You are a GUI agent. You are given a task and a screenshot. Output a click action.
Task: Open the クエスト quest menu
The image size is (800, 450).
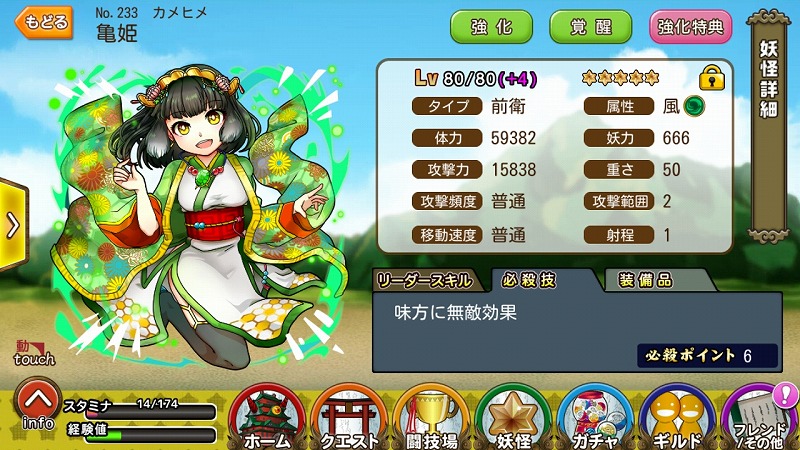(350, 418)
